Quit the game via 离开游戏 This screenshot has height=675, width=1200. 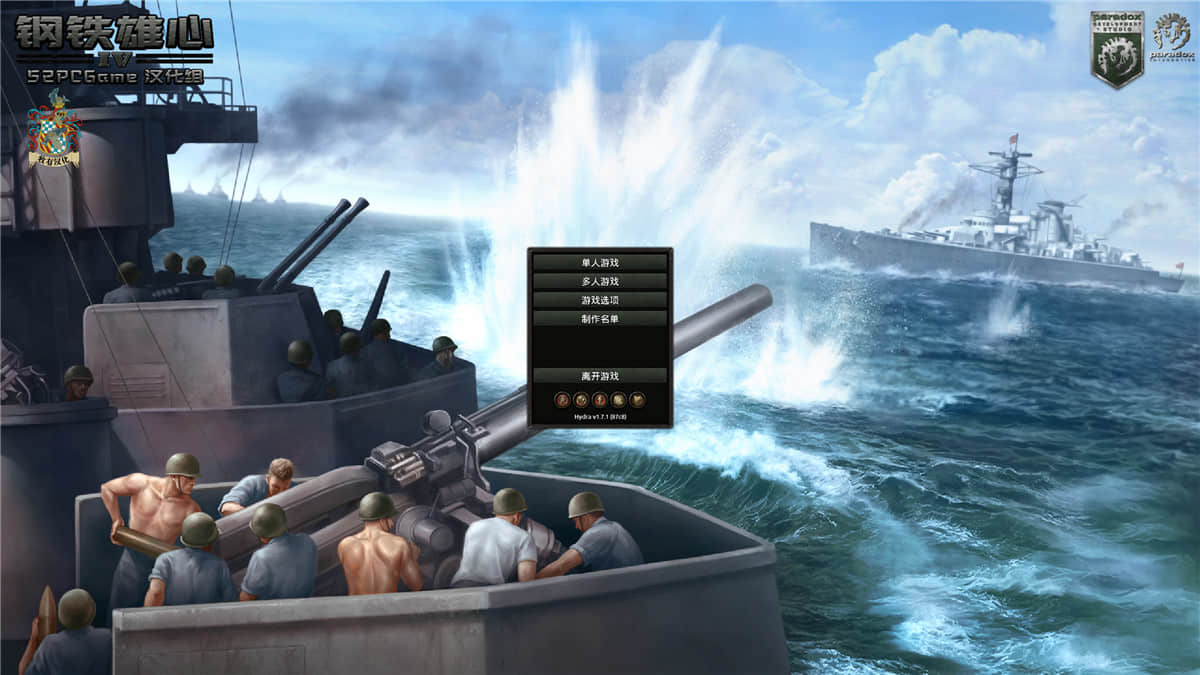pyautogui.click(x=600, y=376)
